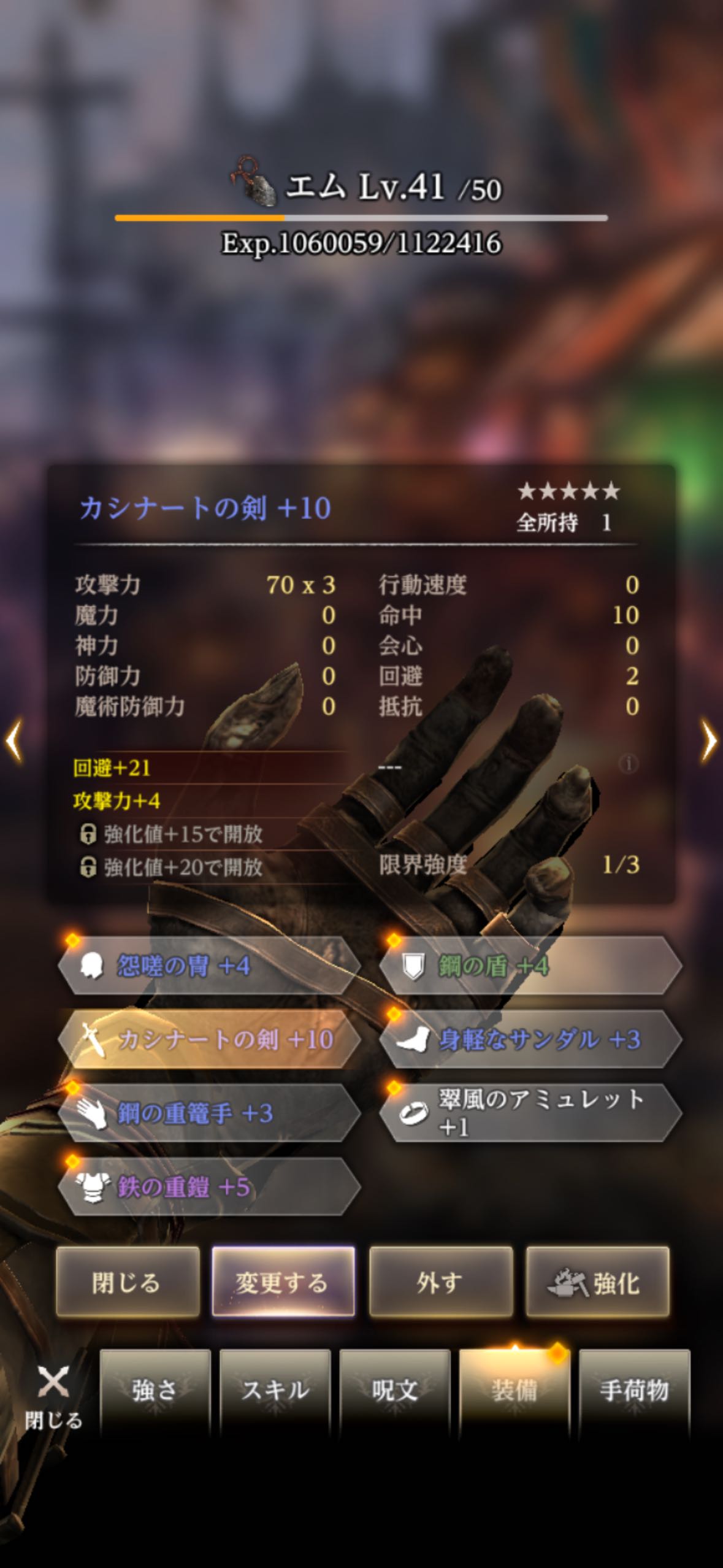The width and height of the screenshot is (723, 1568).
Task: Open the 強化 enhancement button
Action: [597, 1282]
